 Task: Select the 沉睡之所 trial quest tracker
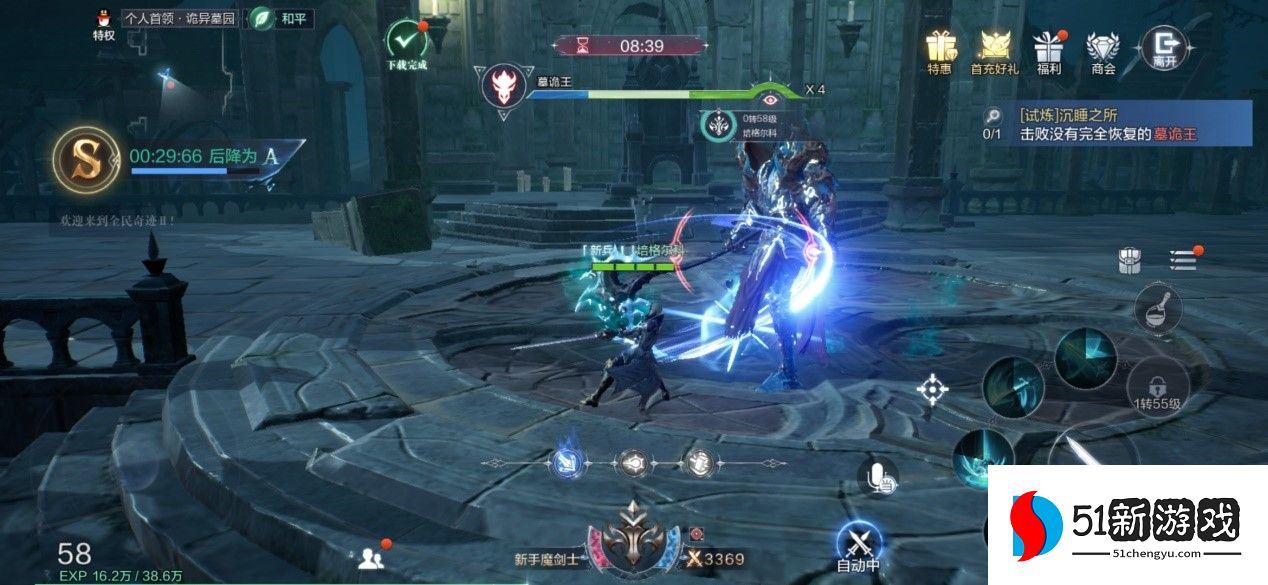1115,123
